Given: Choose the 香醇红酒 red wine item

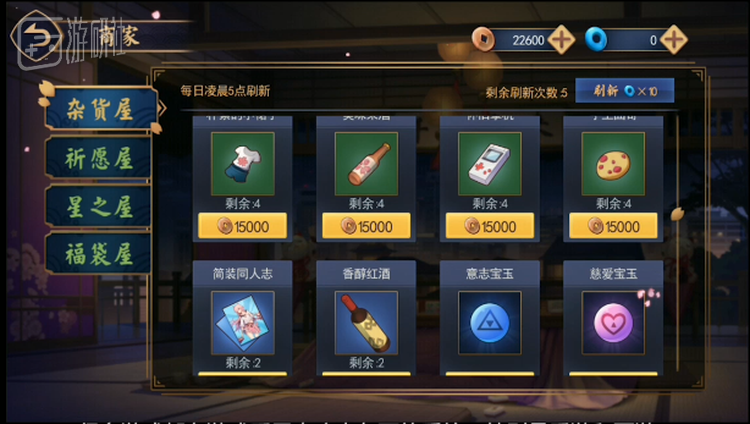Looking at the screenshot, I should click(366, 322).
